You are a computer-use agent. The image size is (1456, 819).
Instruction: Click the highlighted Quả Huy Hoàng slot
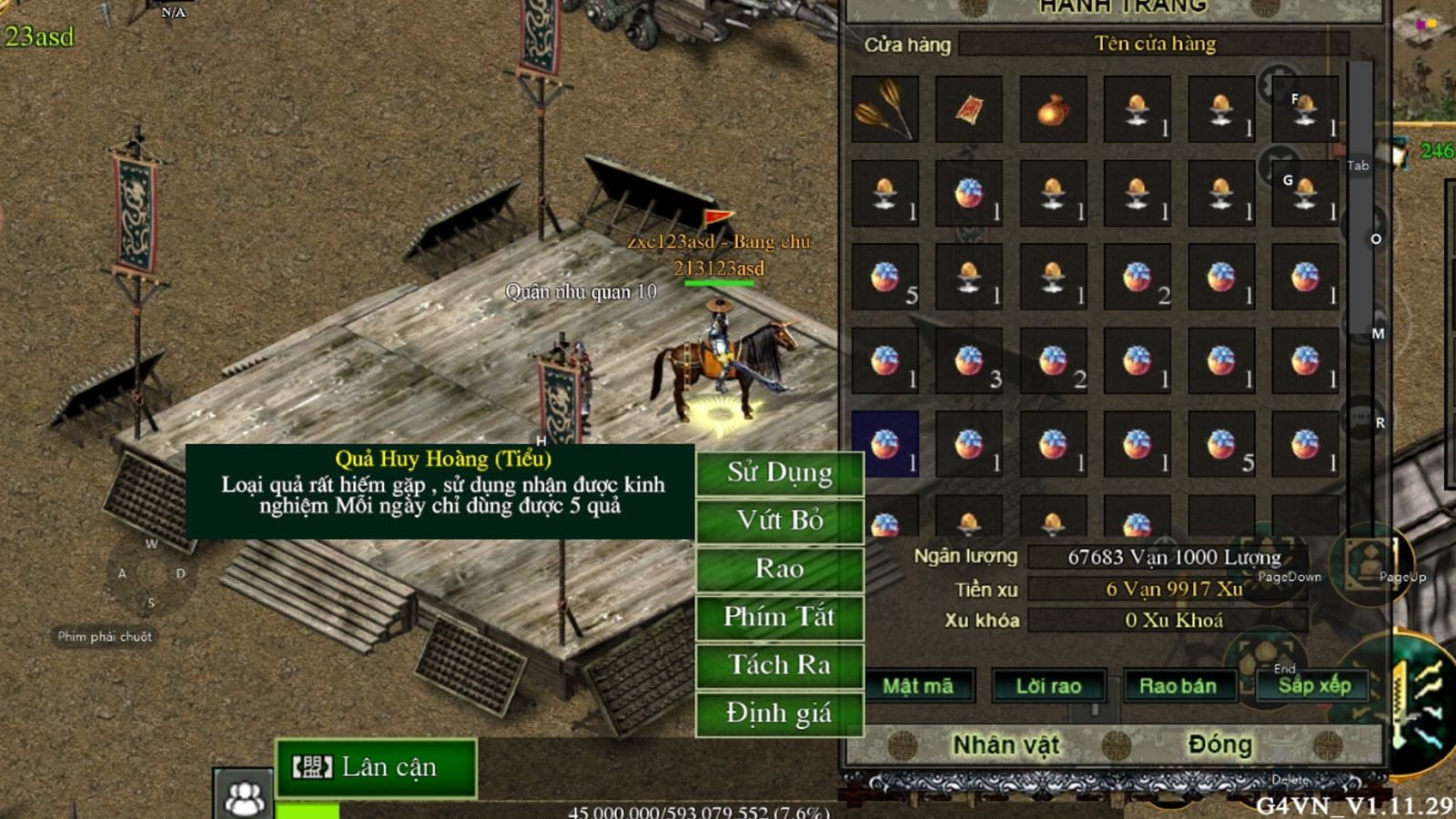pyautogui.click(x=885, y=445)
